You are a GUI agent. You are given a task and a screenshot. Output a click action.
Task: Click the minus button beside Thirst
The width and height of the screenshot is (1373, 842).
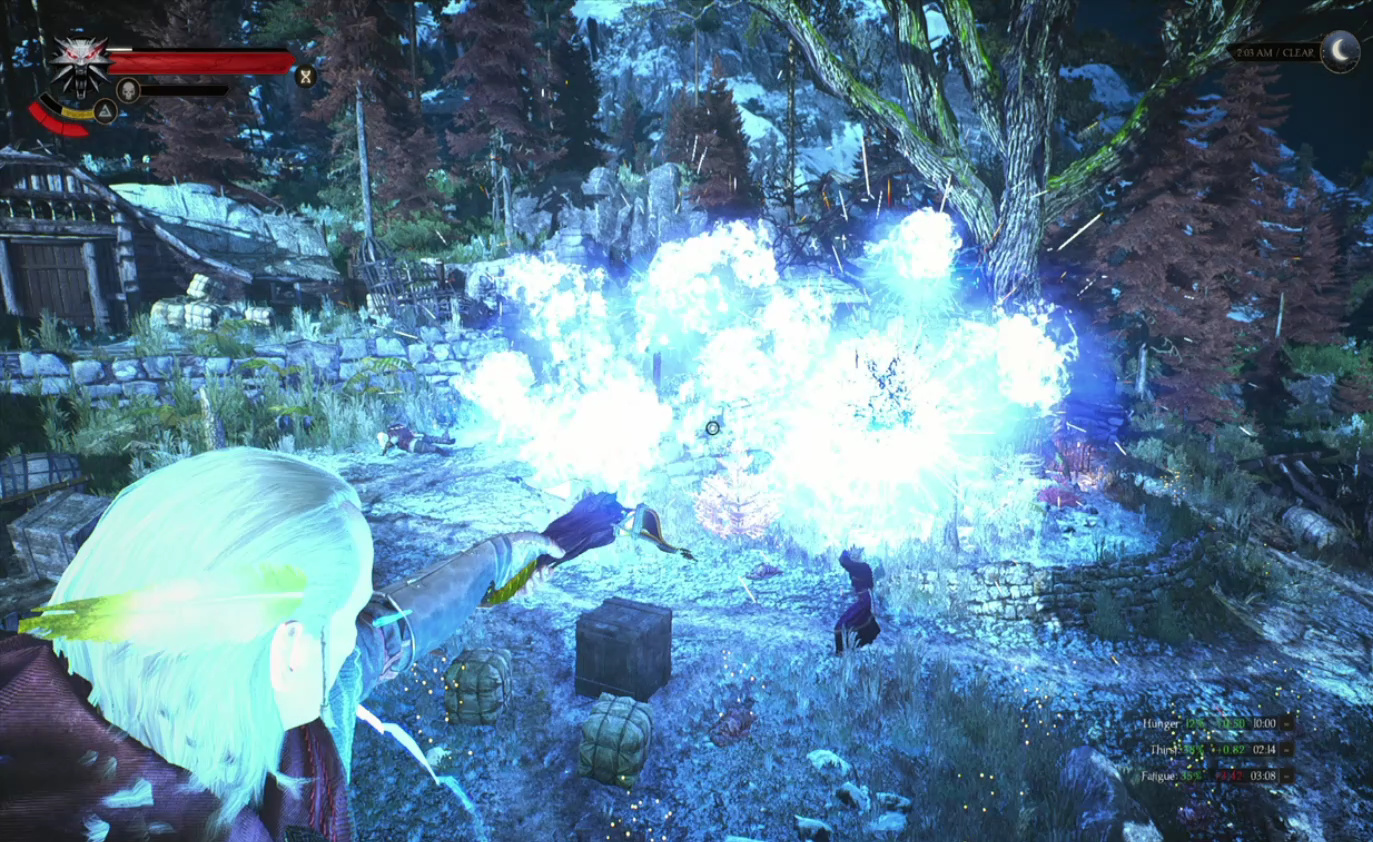pyautogui.click(x=1287, y=748)
